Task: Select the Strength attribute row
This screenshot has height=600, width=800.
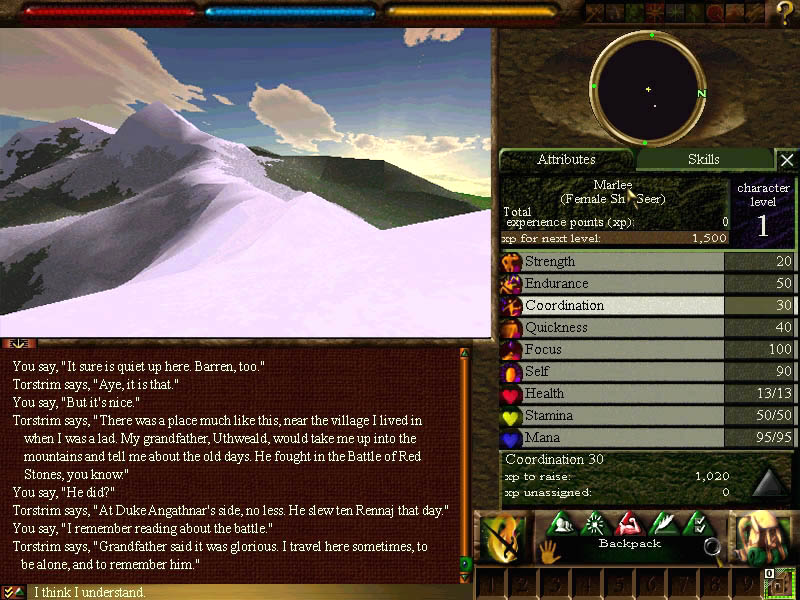Action: click(612, 262)
